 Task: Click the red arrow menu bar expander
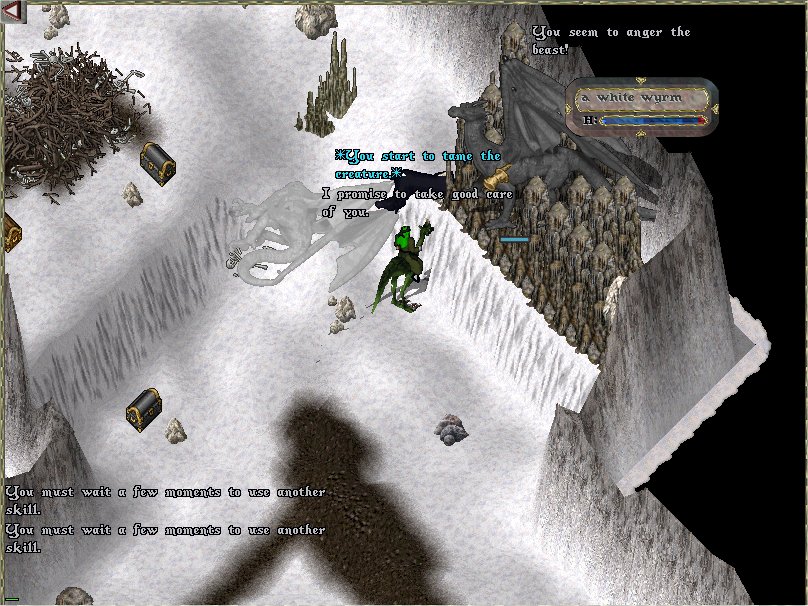click(12, 9)
